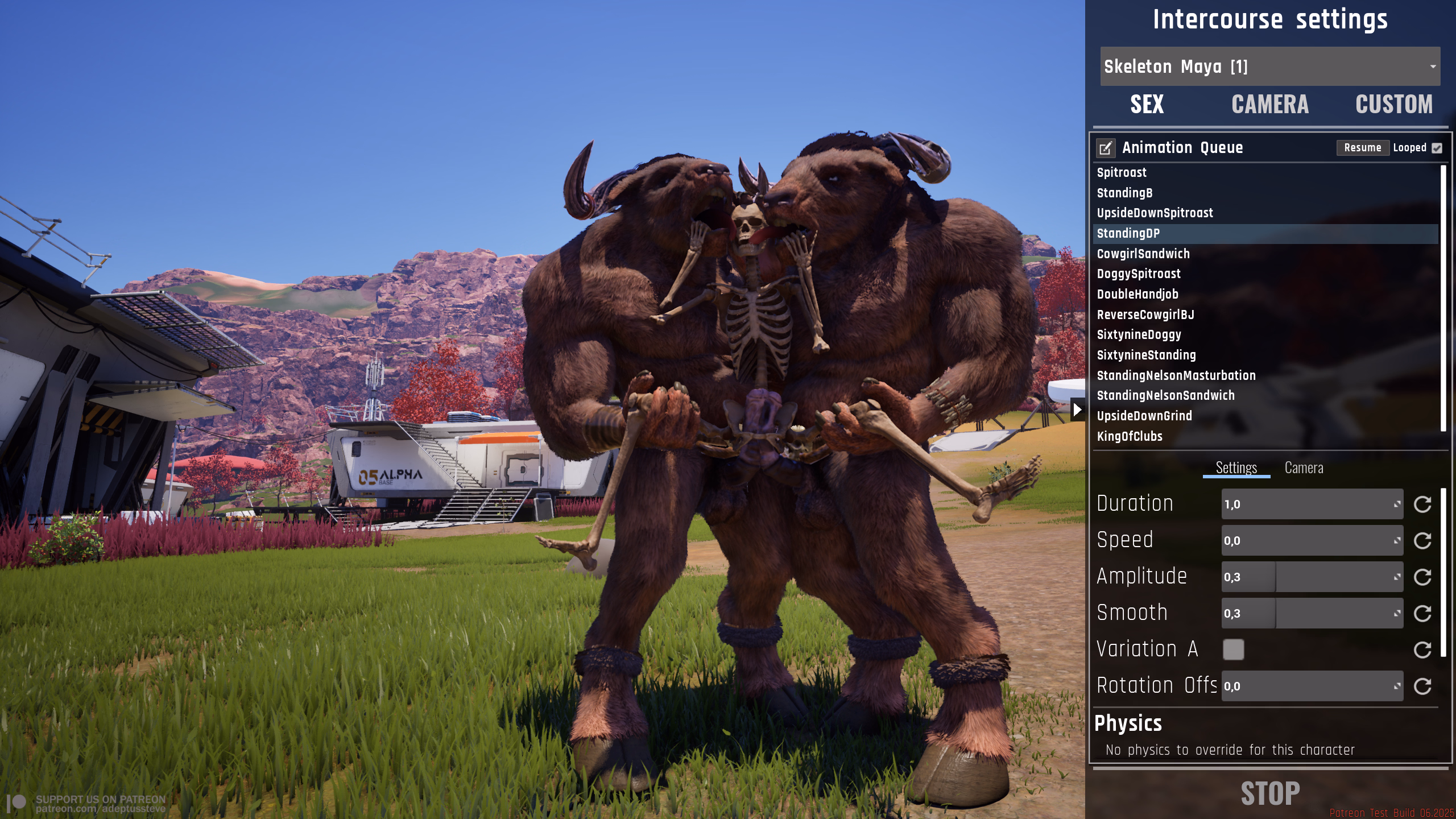The width and height of the screenshot is (1456, 819).
Task: Select the Spitroast queue entry
Action: point(1122,173)
